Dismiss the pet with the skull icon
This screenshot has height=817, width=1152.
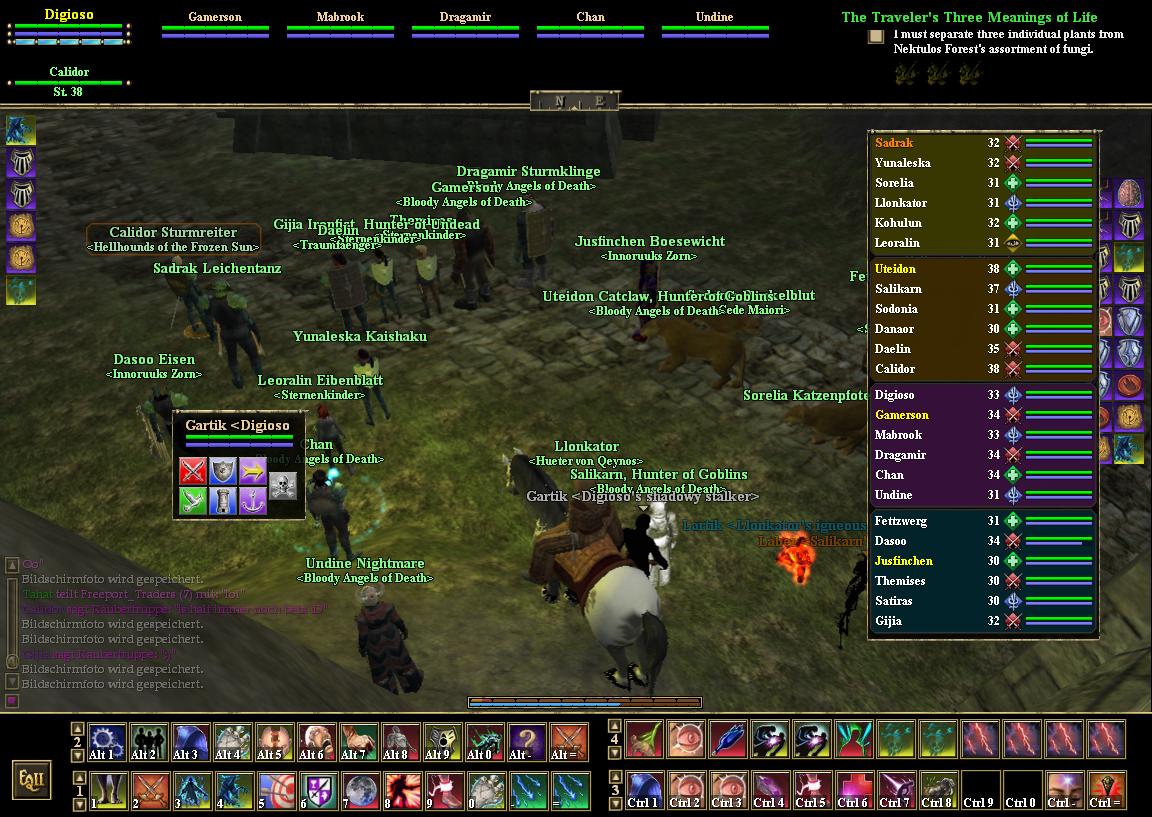pyautogui.click(x=283, y=486)
